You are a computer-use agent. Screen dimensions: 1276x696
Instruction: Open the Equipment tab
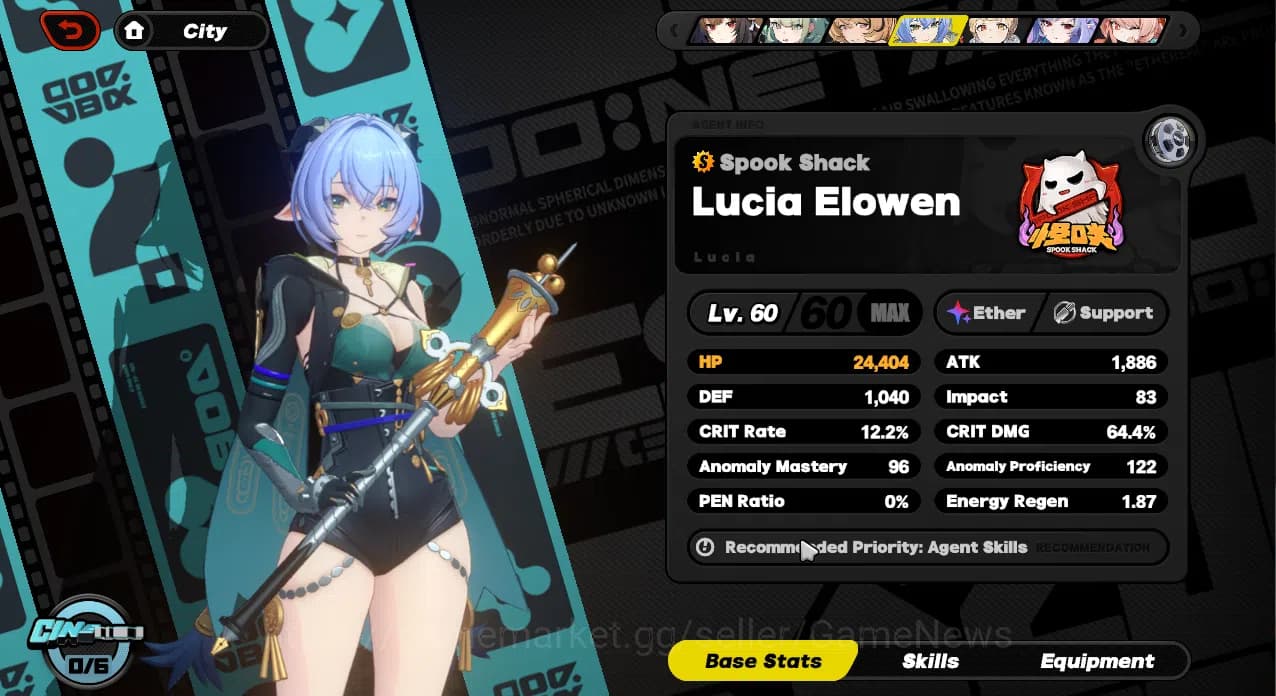1097,661
